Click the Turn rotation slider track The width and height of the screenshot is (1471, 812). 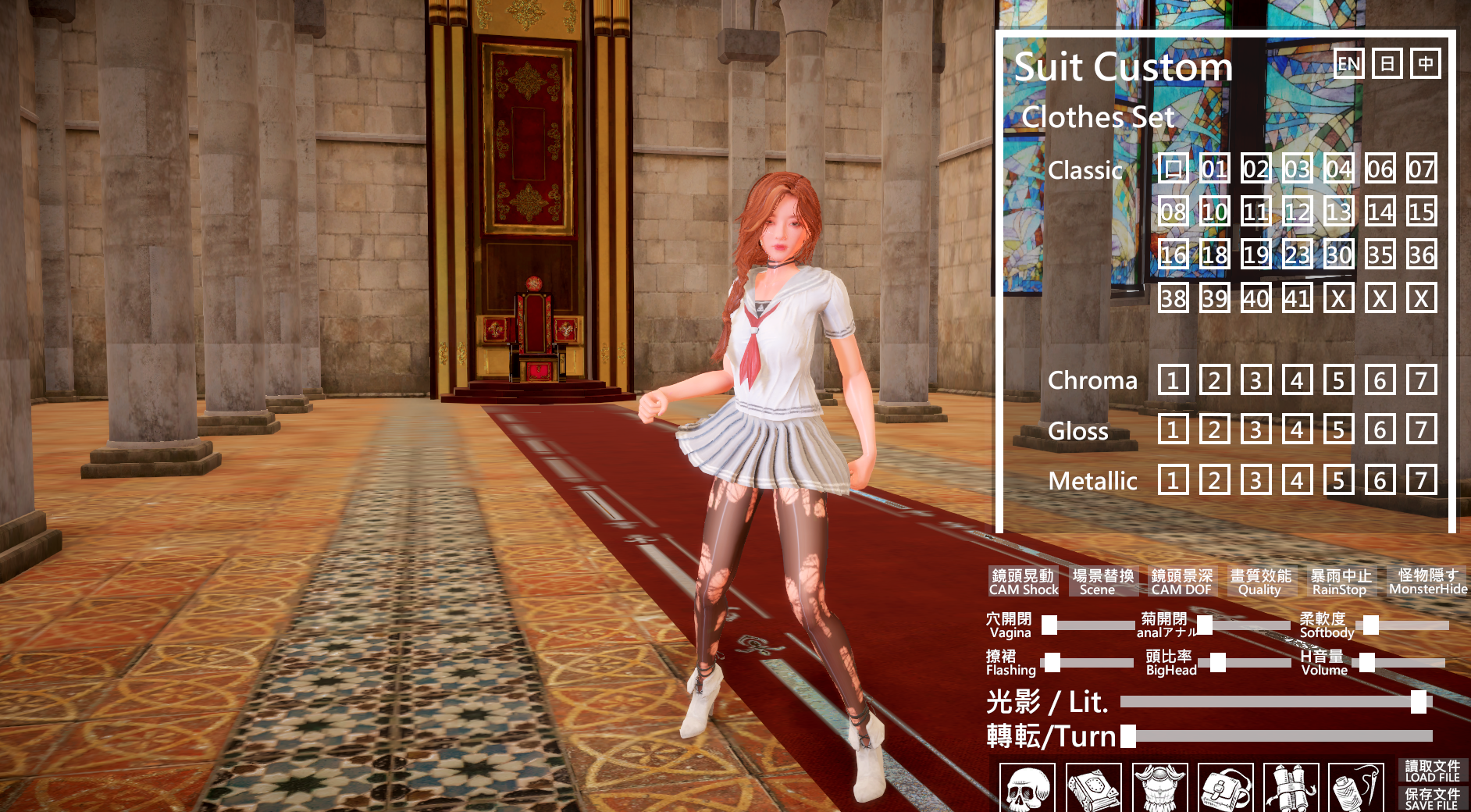[1280, 735]
